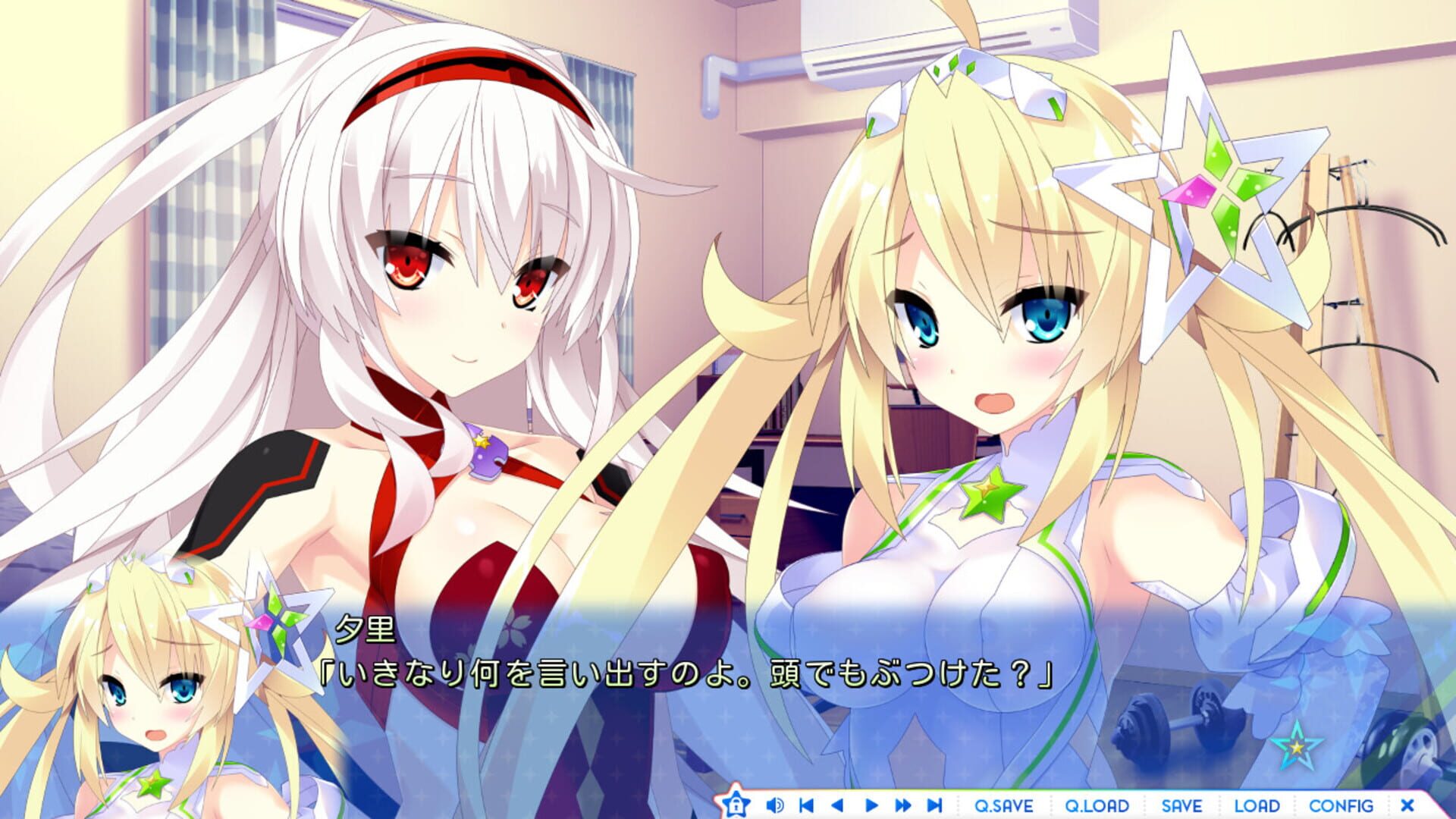This screenshot has width=1456, height=819.
Task: Quick load using the Q.LOAD button
Action: 1099,805
